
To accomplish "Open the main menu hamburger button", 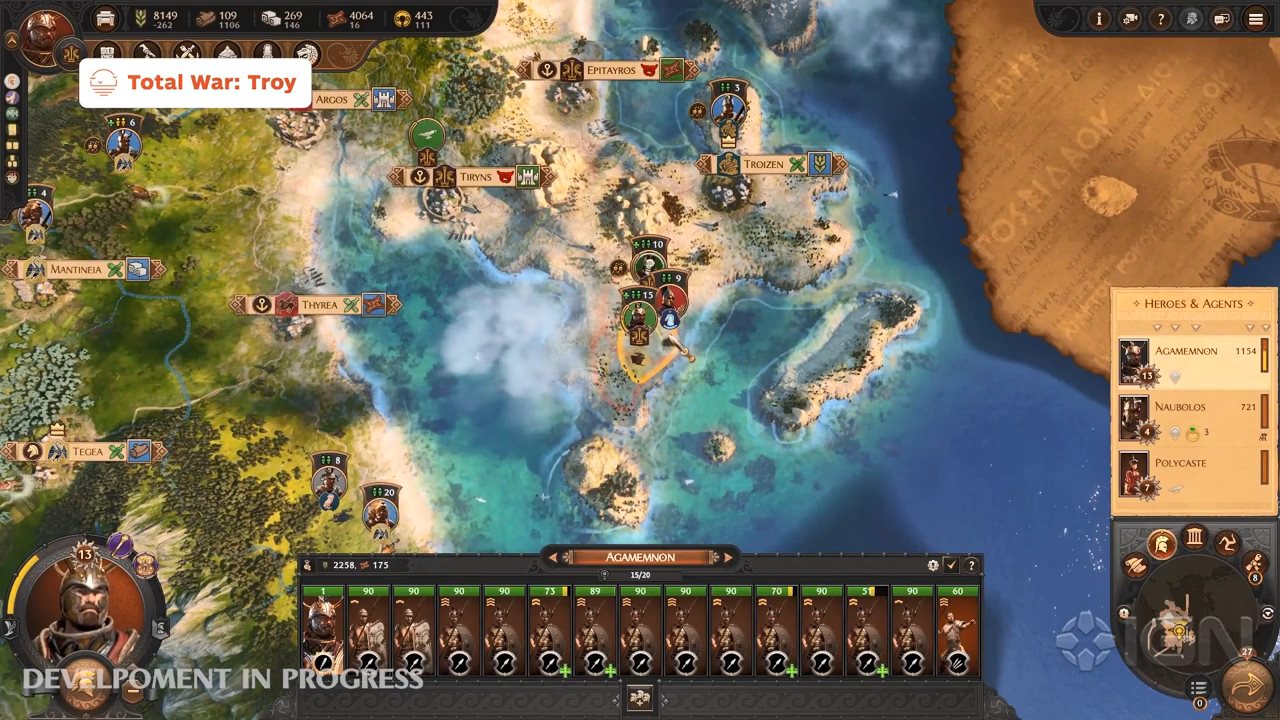I will pos(1255,19).
